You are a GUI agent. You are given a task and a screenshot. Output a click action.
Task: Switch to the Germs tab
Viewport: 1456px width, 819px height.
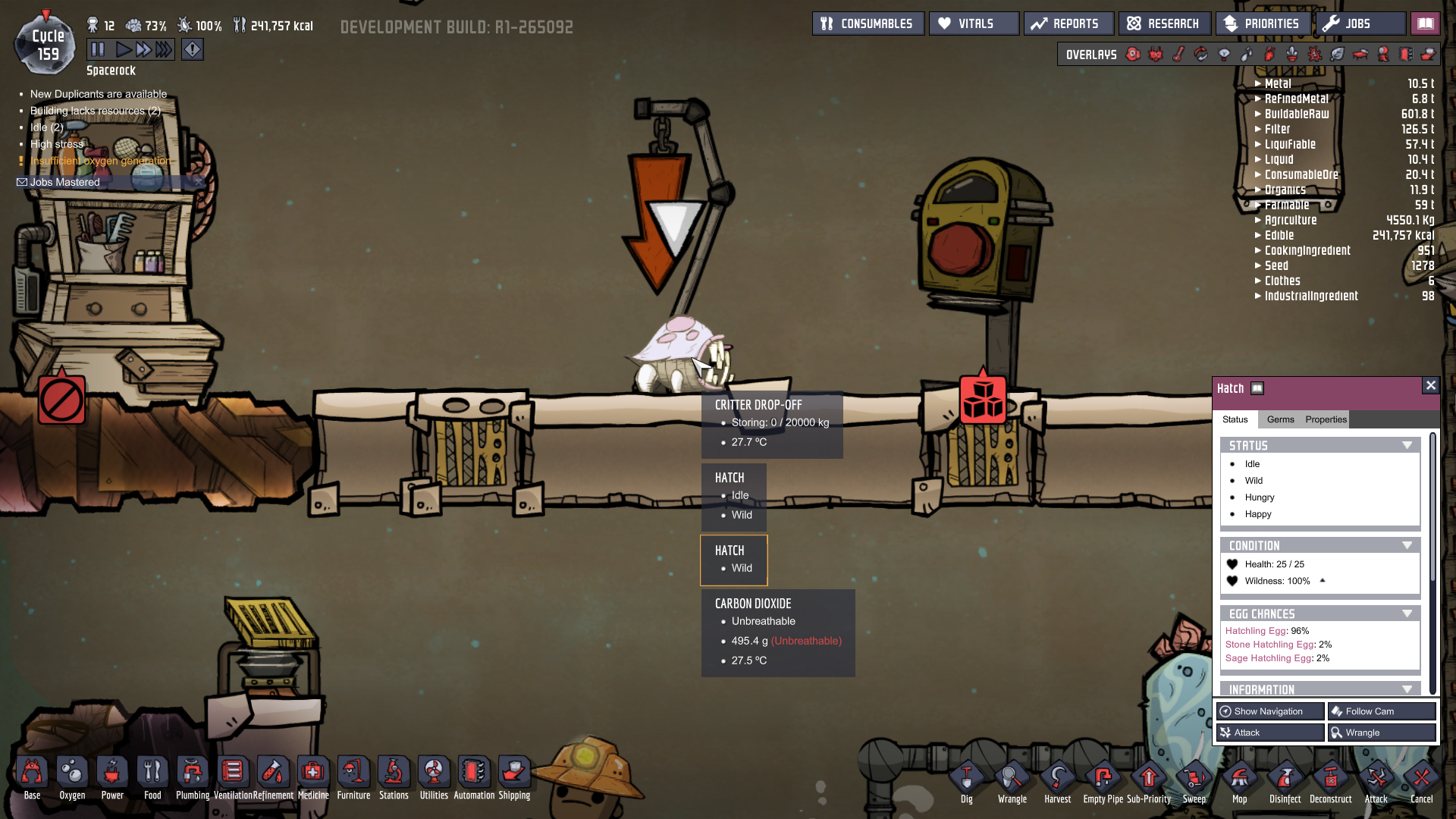click(1280, 419)
